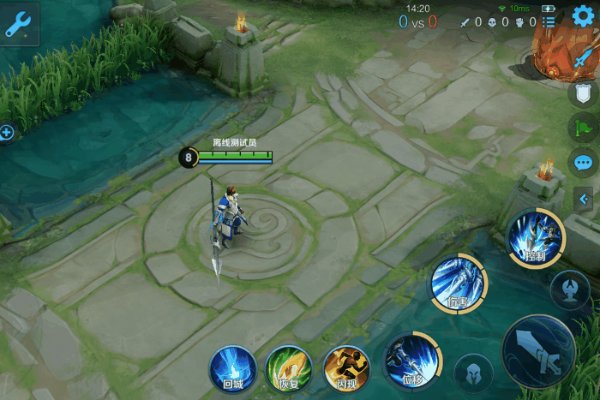This screenshot has width=600, height=400.
Task: Open the quick chat bubble
Action: click(x=583, y=162)
